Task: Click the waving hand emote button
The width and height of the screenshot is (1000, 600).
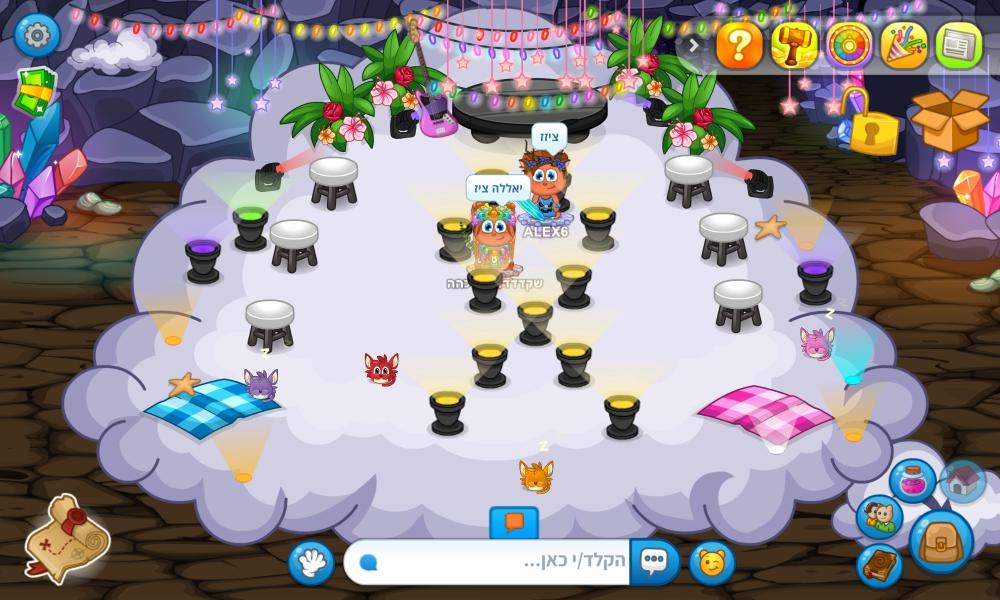Action: [x=311, y=563]
